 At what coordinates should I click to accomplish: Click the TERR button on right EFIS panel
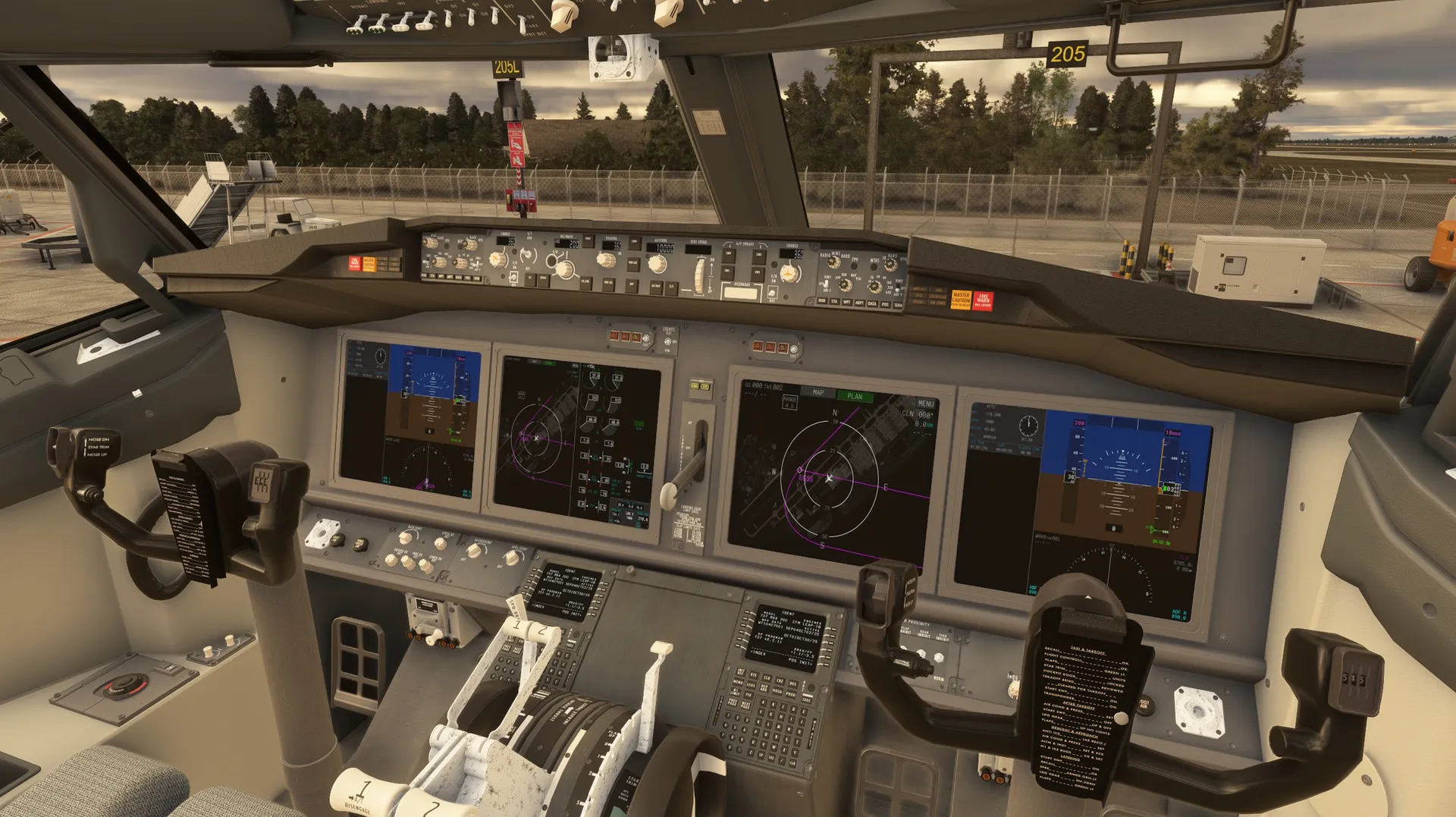(898, 305)
